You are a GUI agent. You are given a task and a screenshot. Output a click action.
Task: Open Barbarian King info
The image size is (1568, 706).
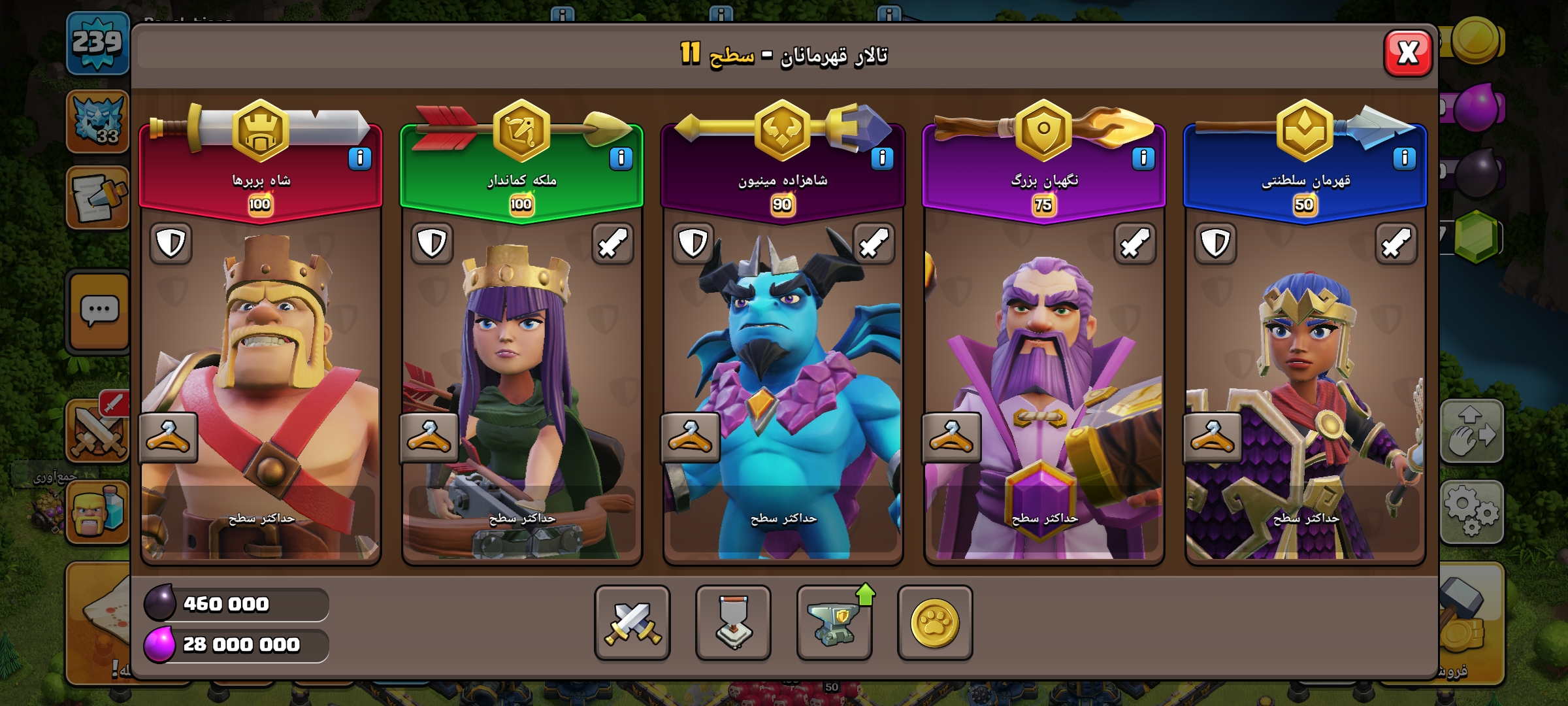pos(359,159)
